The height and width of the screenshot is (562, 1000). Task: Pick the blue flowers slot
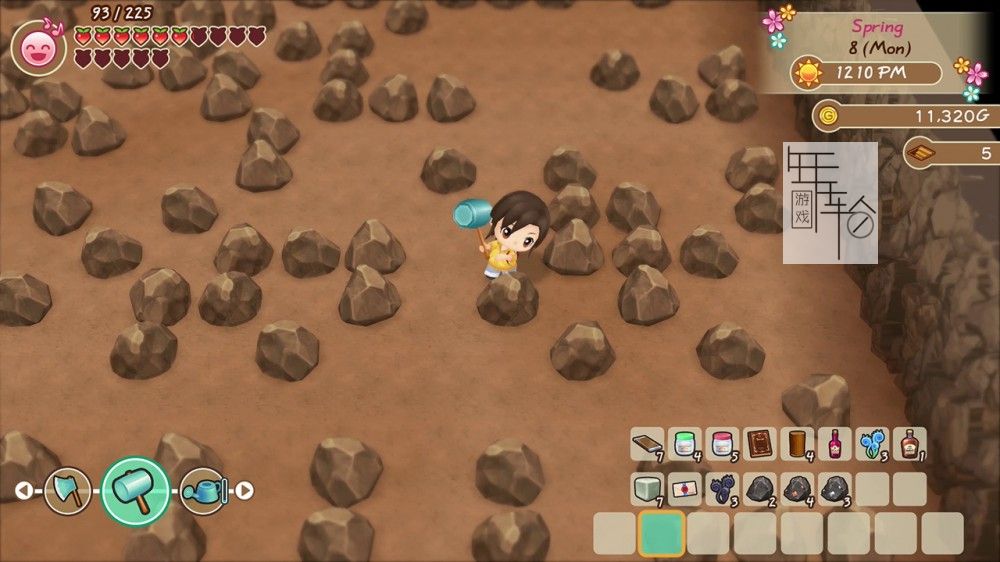[x=872, y=443]
